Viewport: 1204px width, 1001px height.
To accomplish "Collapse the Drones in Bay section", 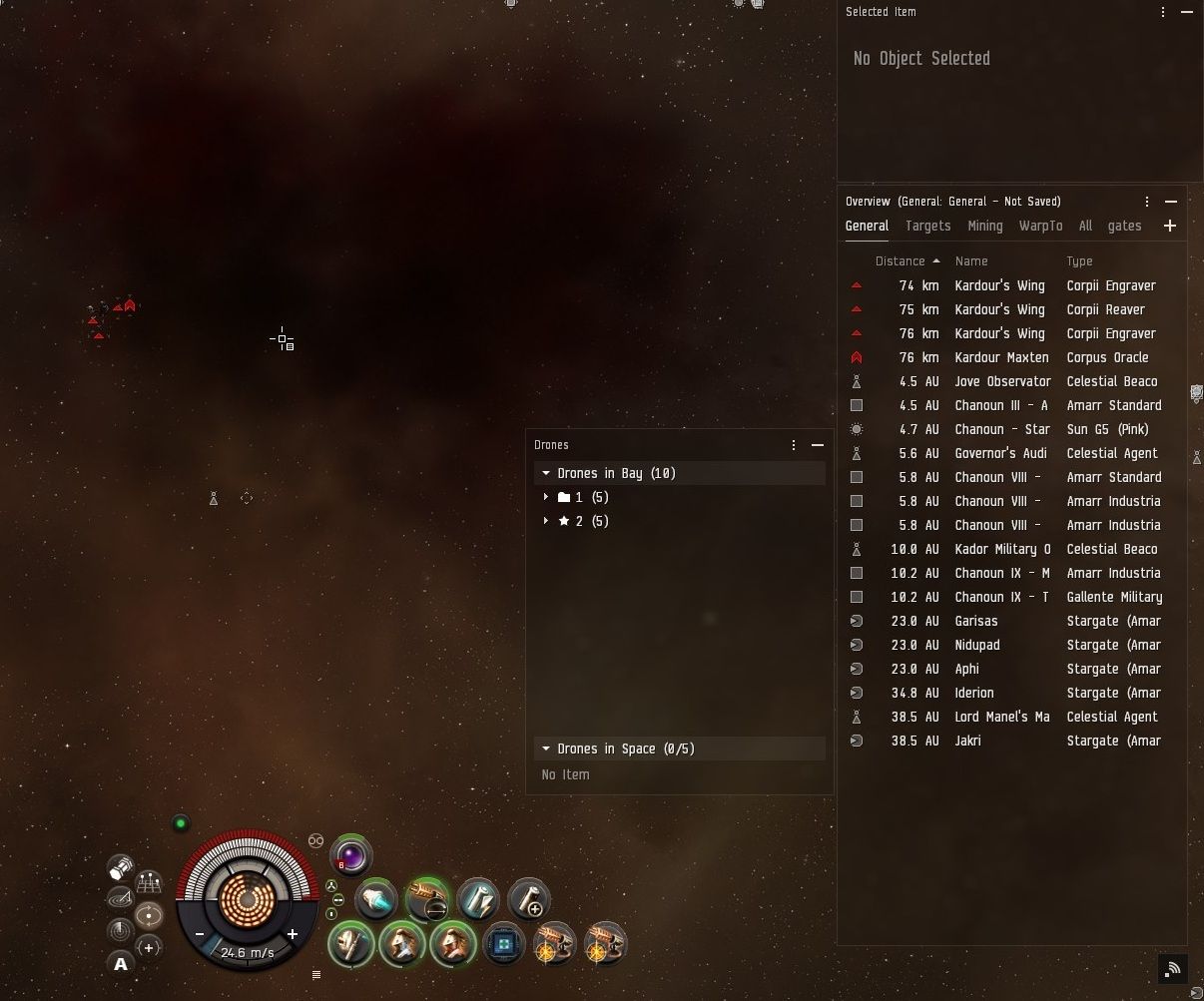I will (546, 473).
